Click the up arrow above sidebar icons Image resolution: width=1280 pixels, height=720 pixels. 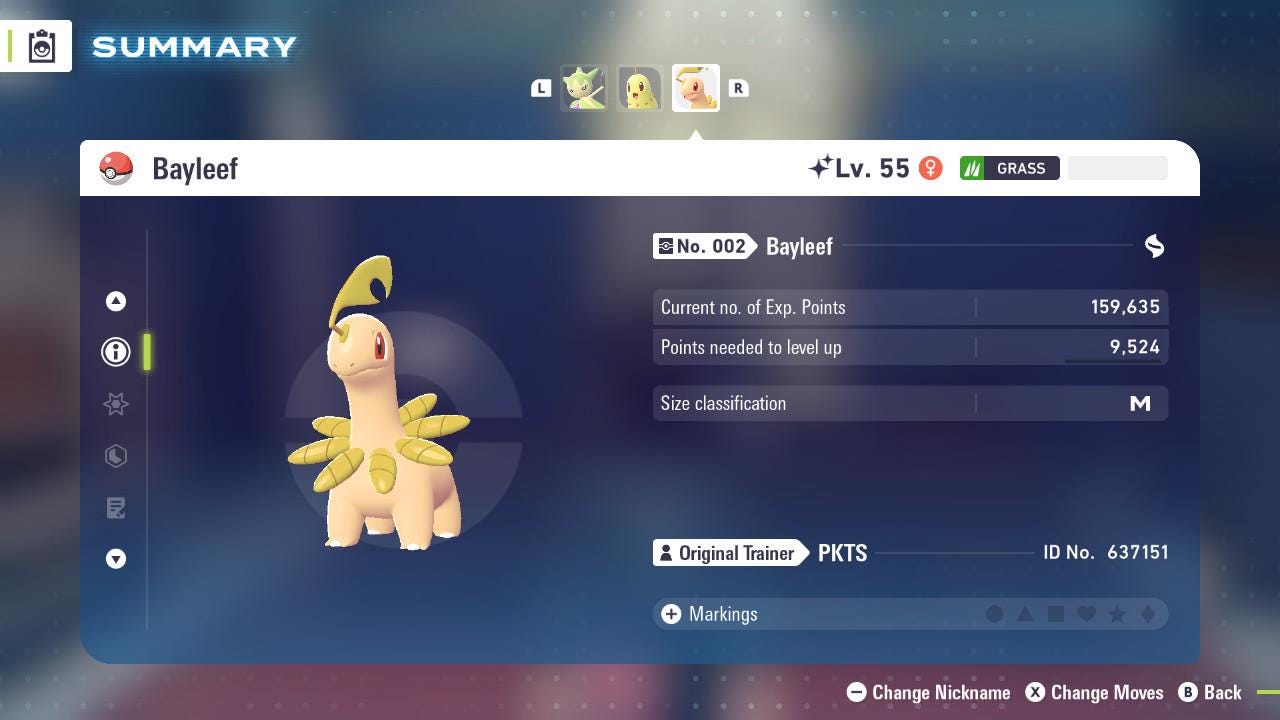[x=116, y=300]
